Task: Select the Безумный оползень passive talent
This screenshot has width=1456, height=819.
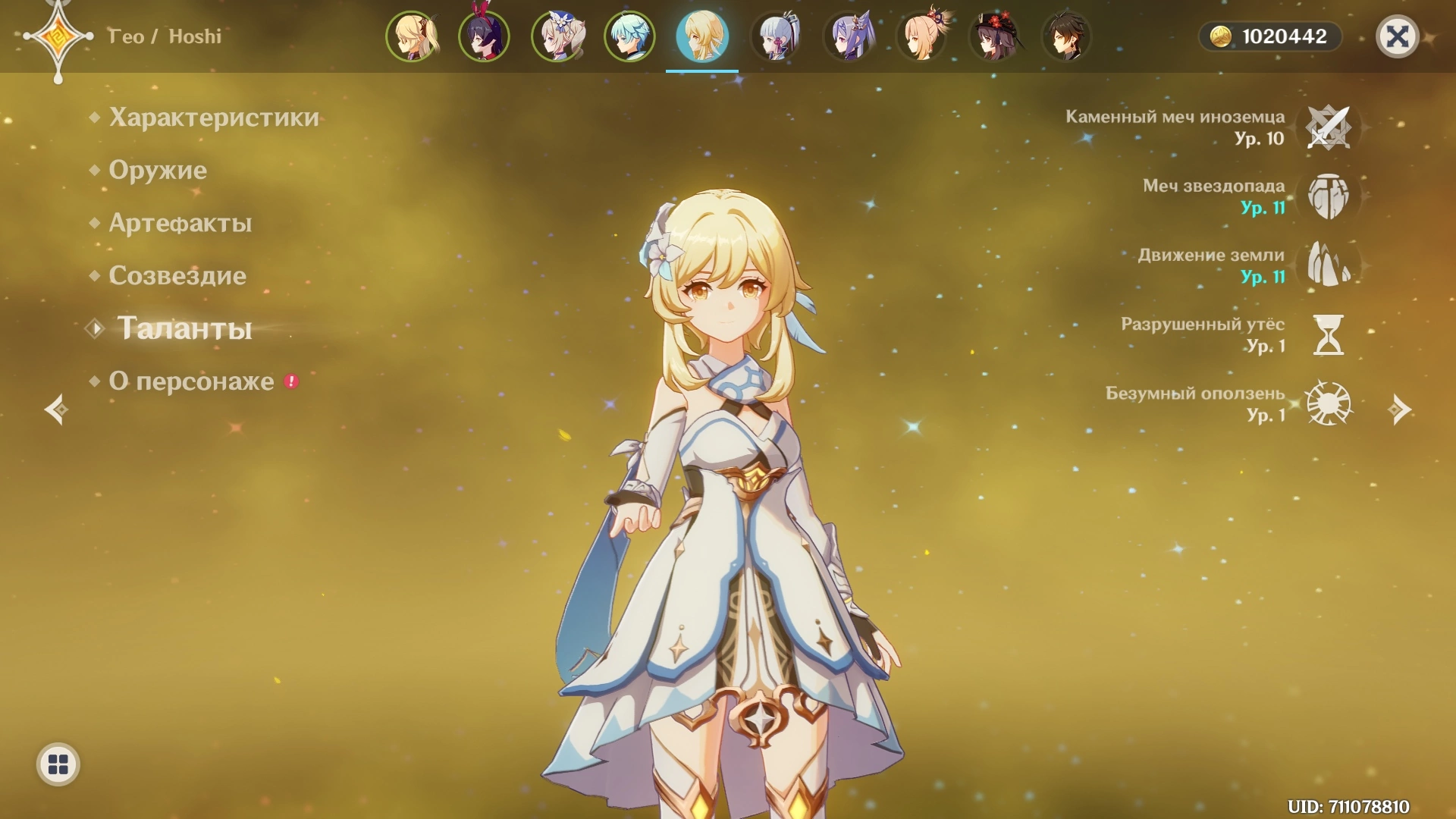Action: (x=1328, y=404)
